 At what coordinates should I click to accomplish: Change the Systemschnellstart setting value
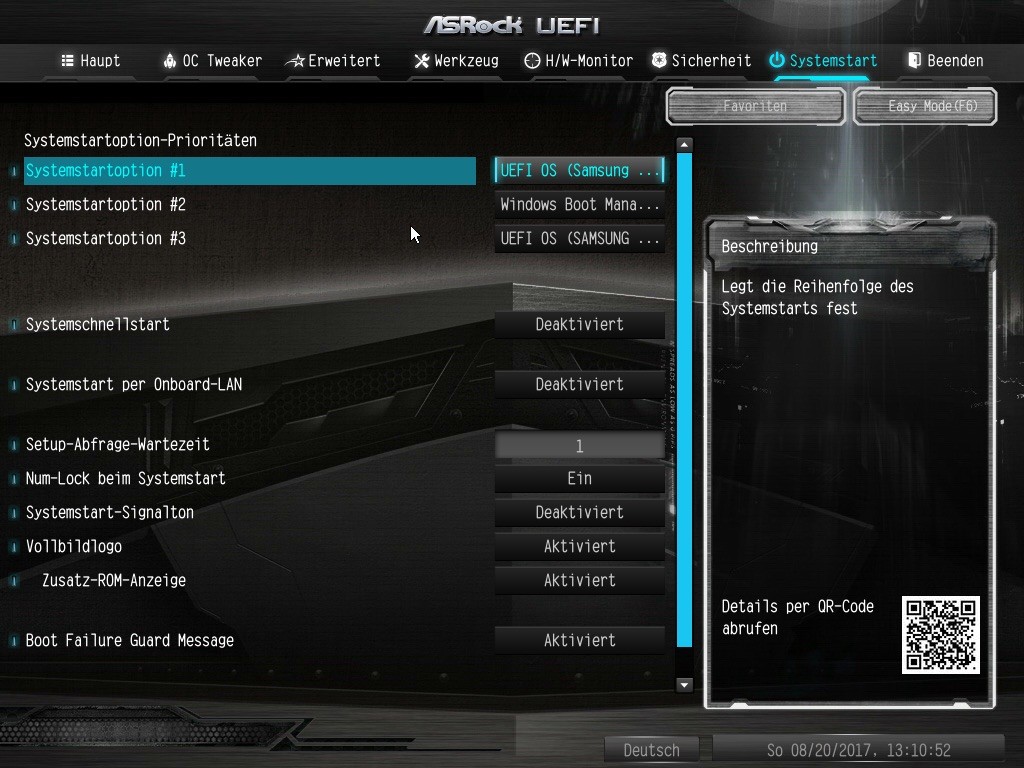tap(580, 325)
